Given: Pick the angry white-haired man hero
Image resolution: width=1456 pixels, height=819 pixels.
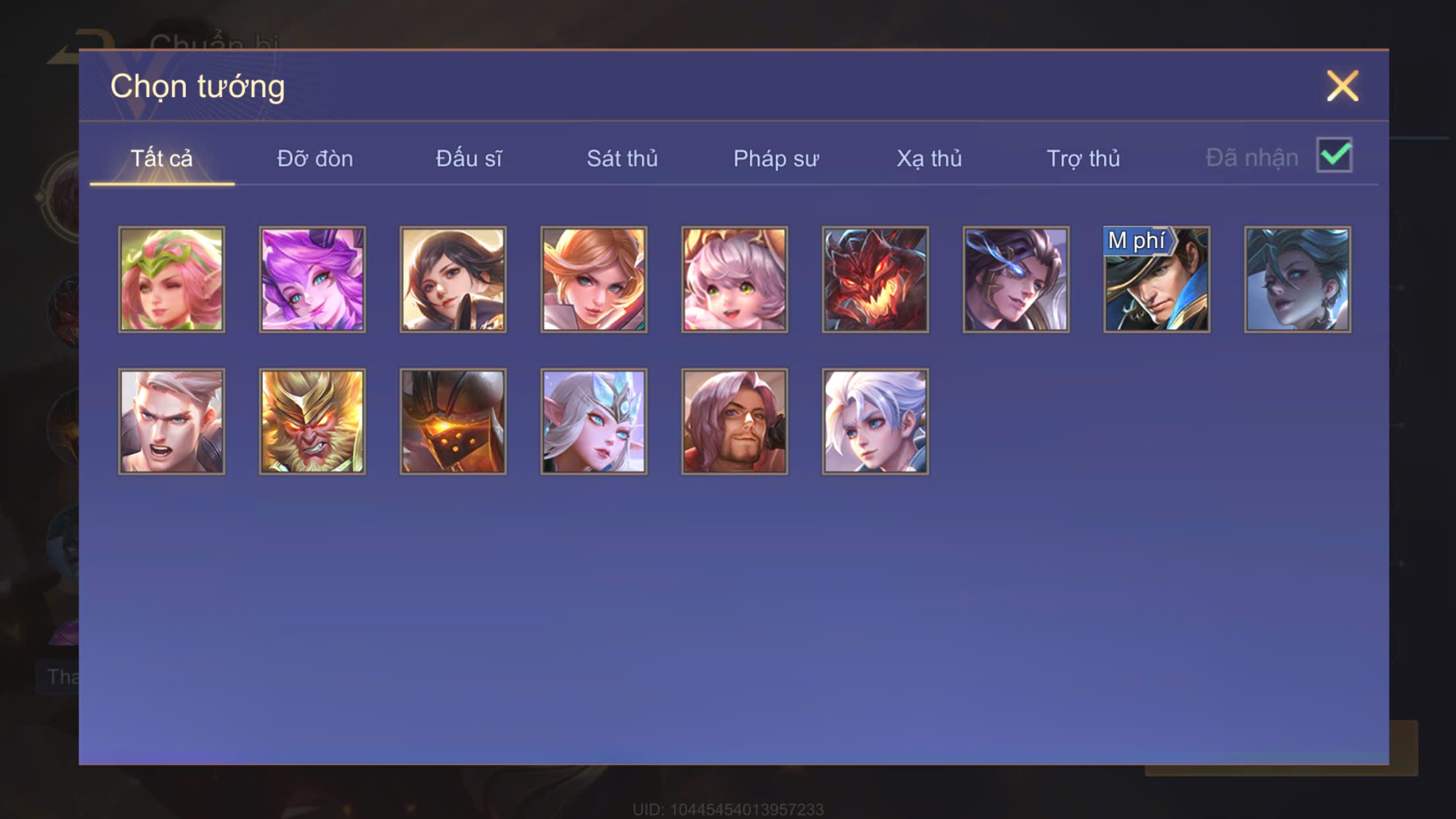Looking at the screenshot, I should 171,421.
